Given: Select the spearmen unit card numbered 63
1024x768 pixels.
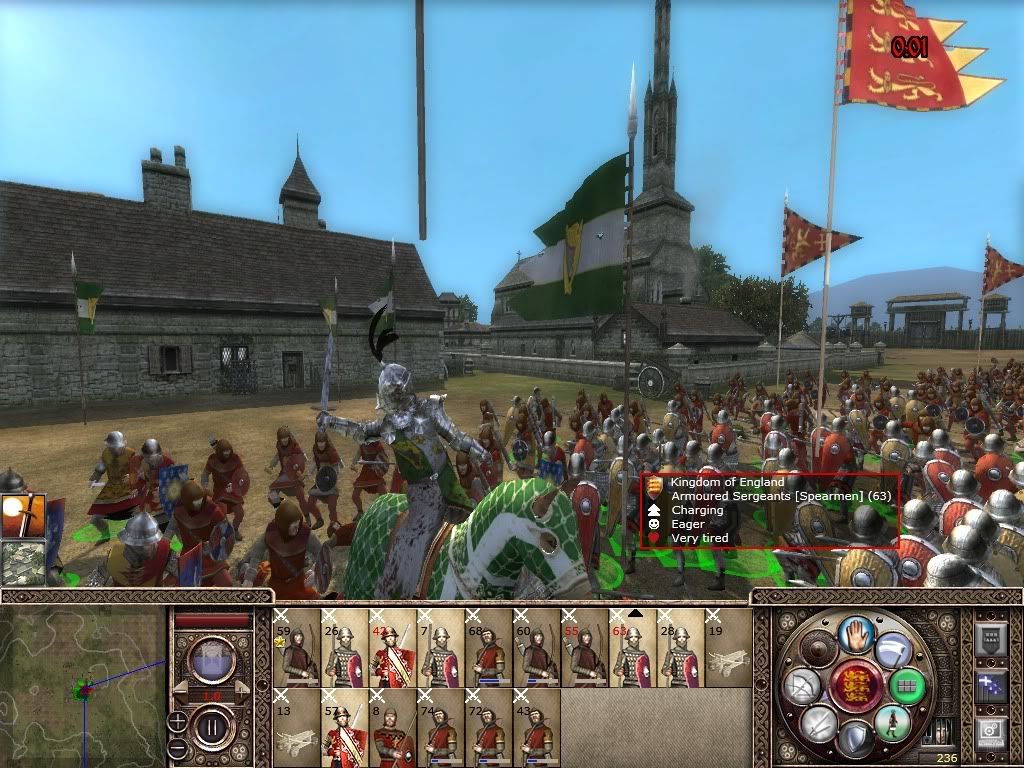Looking at the screenshot, I should tap(632, 648).
